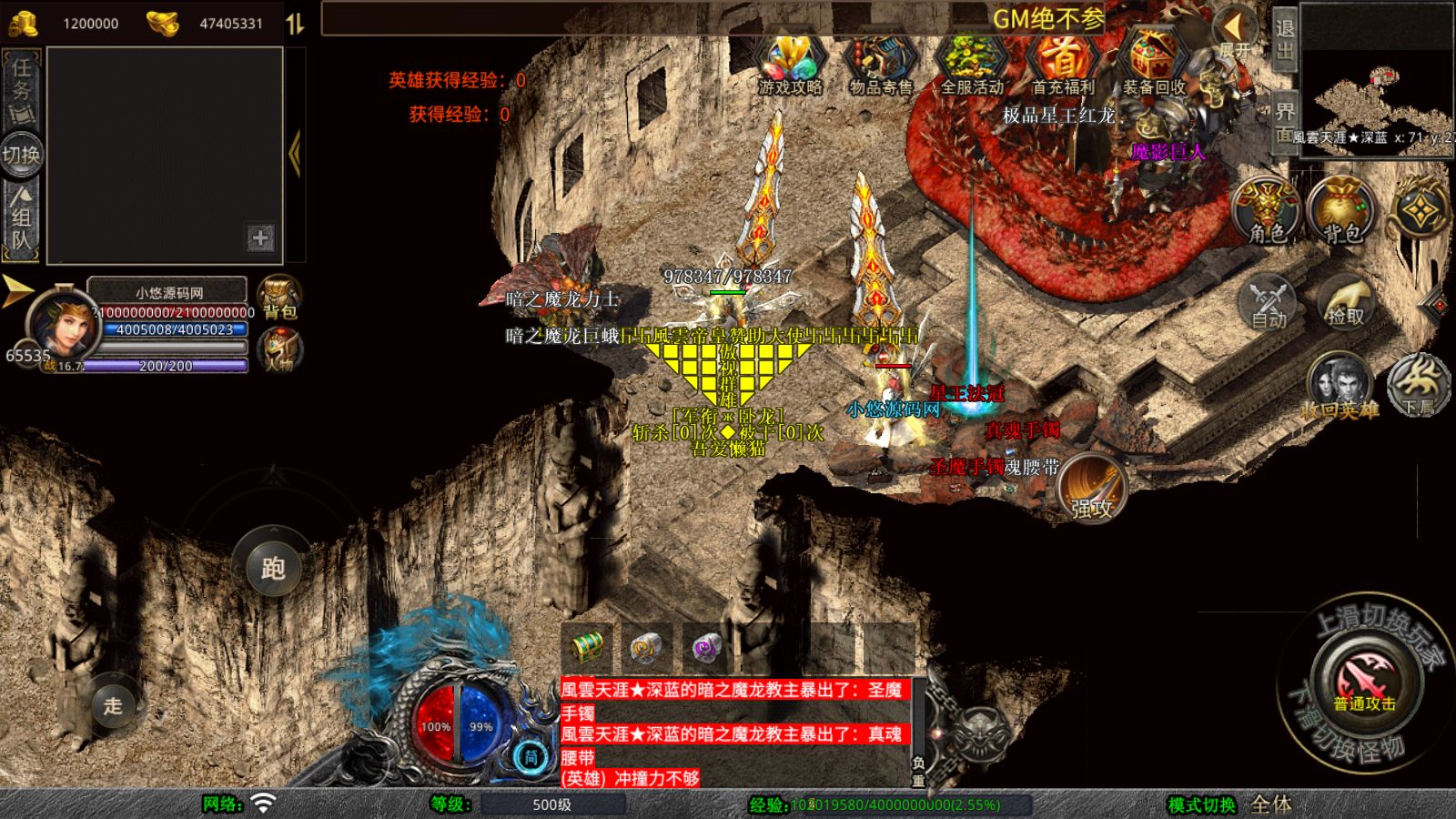Toggle 自动 auto-battle mode
Image resolution: width=1456 pixels, height=819 pixels.
coord(1268,302)
